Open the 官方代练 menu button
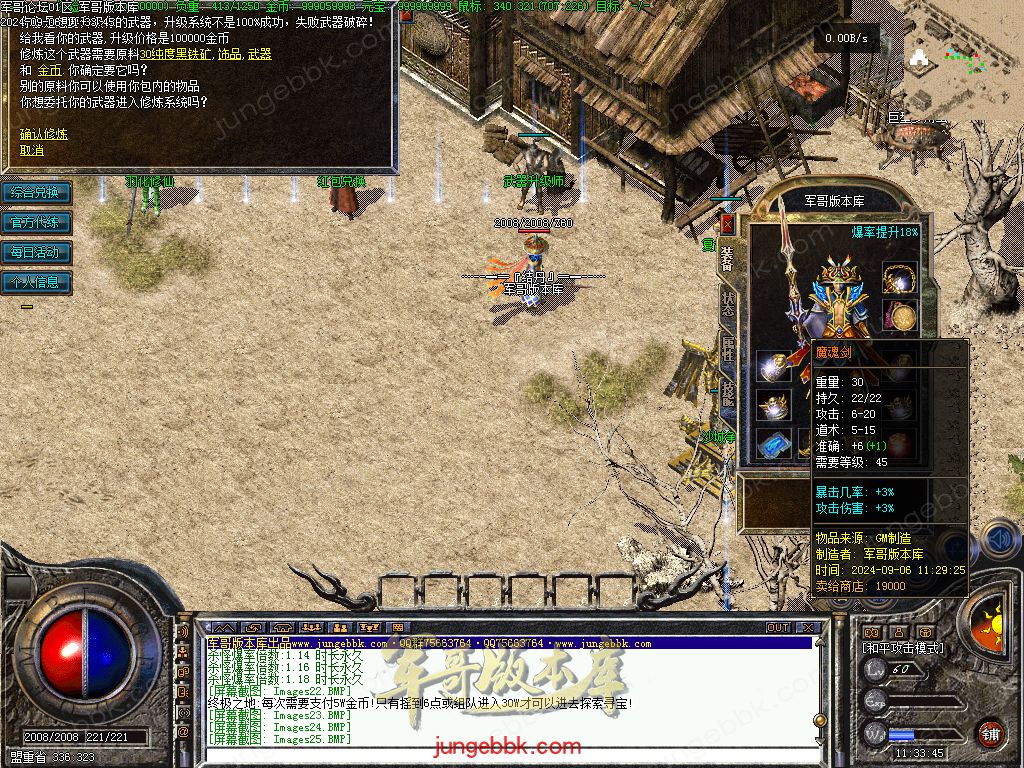1024x768 pixels. pyautogui.click(x=36, y=222)
